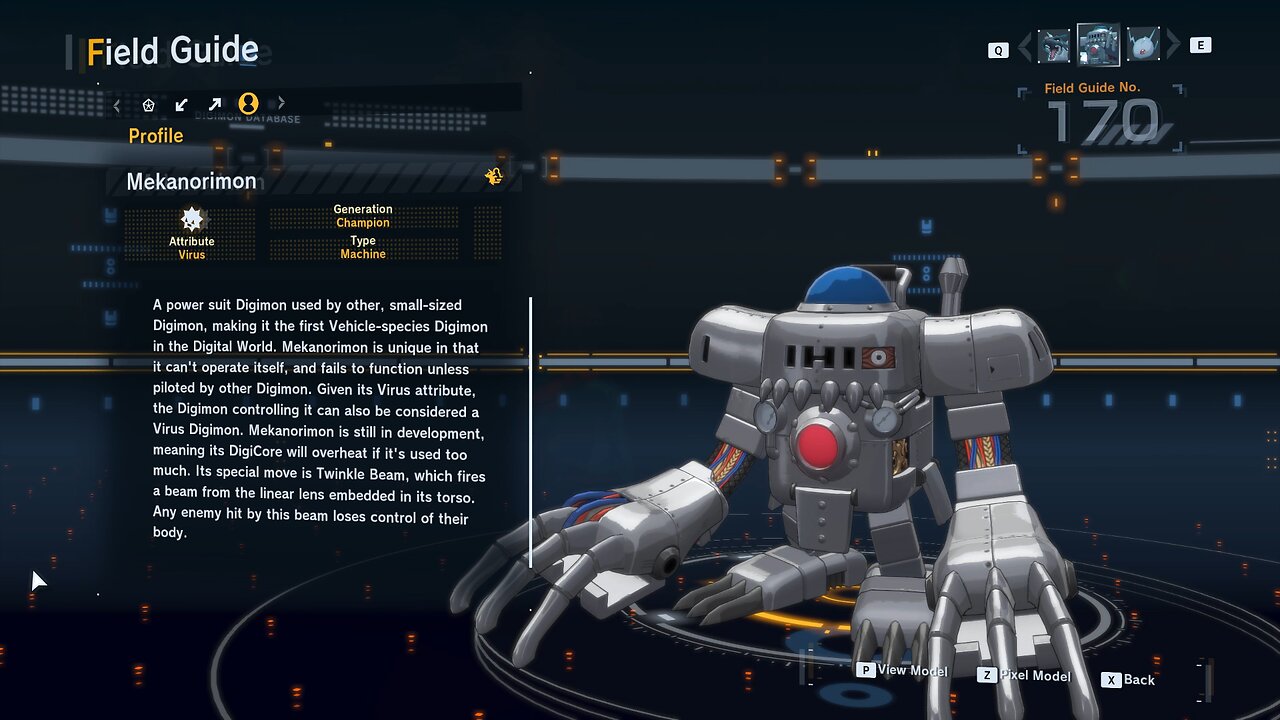
Task: Select the Mekanorimon thumbnail in the header
Action: click(1098, 45)
